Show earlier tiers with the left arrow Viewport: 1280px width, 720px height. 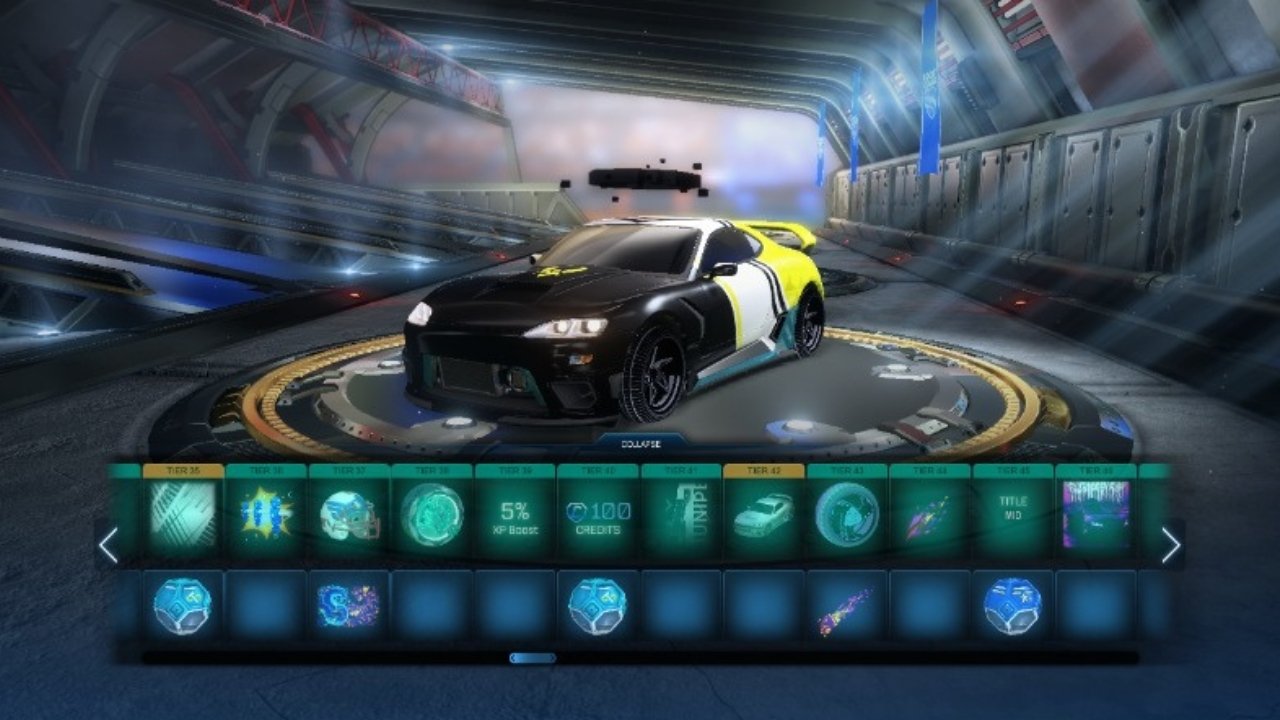click(109, 545)
